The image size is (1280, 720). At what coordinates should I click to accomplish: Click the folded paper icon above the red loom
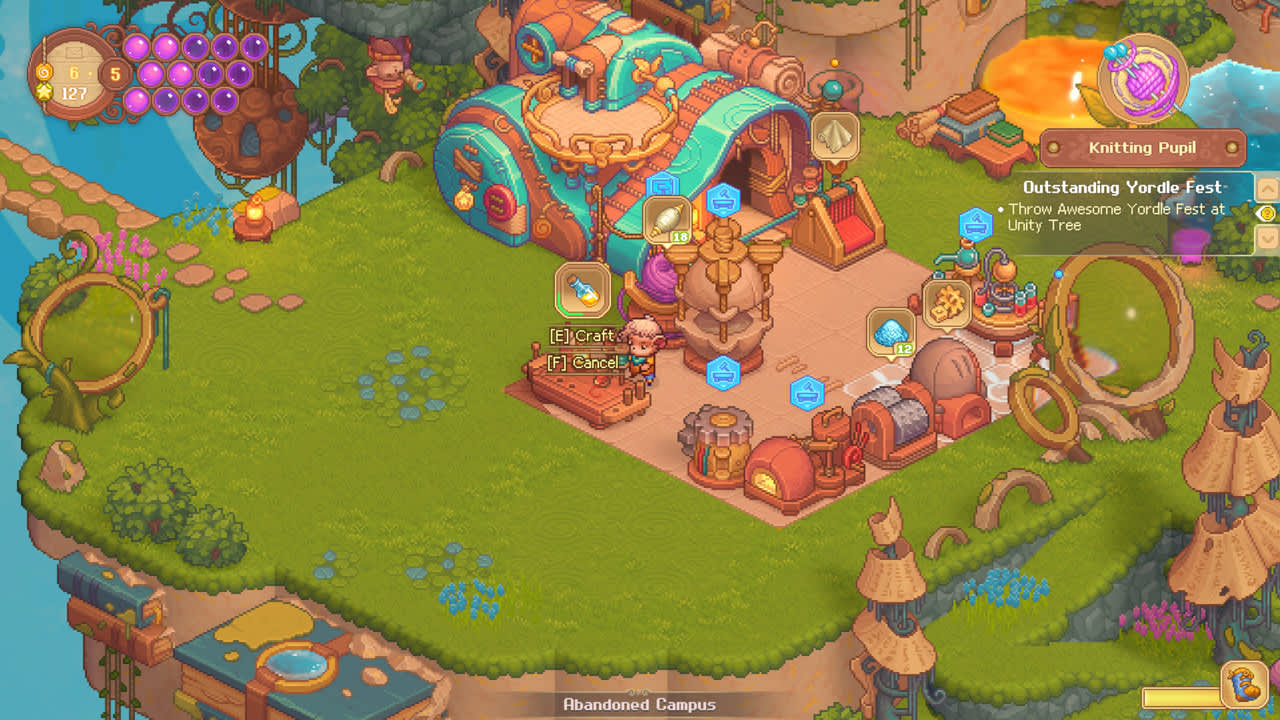coord(835,134)
